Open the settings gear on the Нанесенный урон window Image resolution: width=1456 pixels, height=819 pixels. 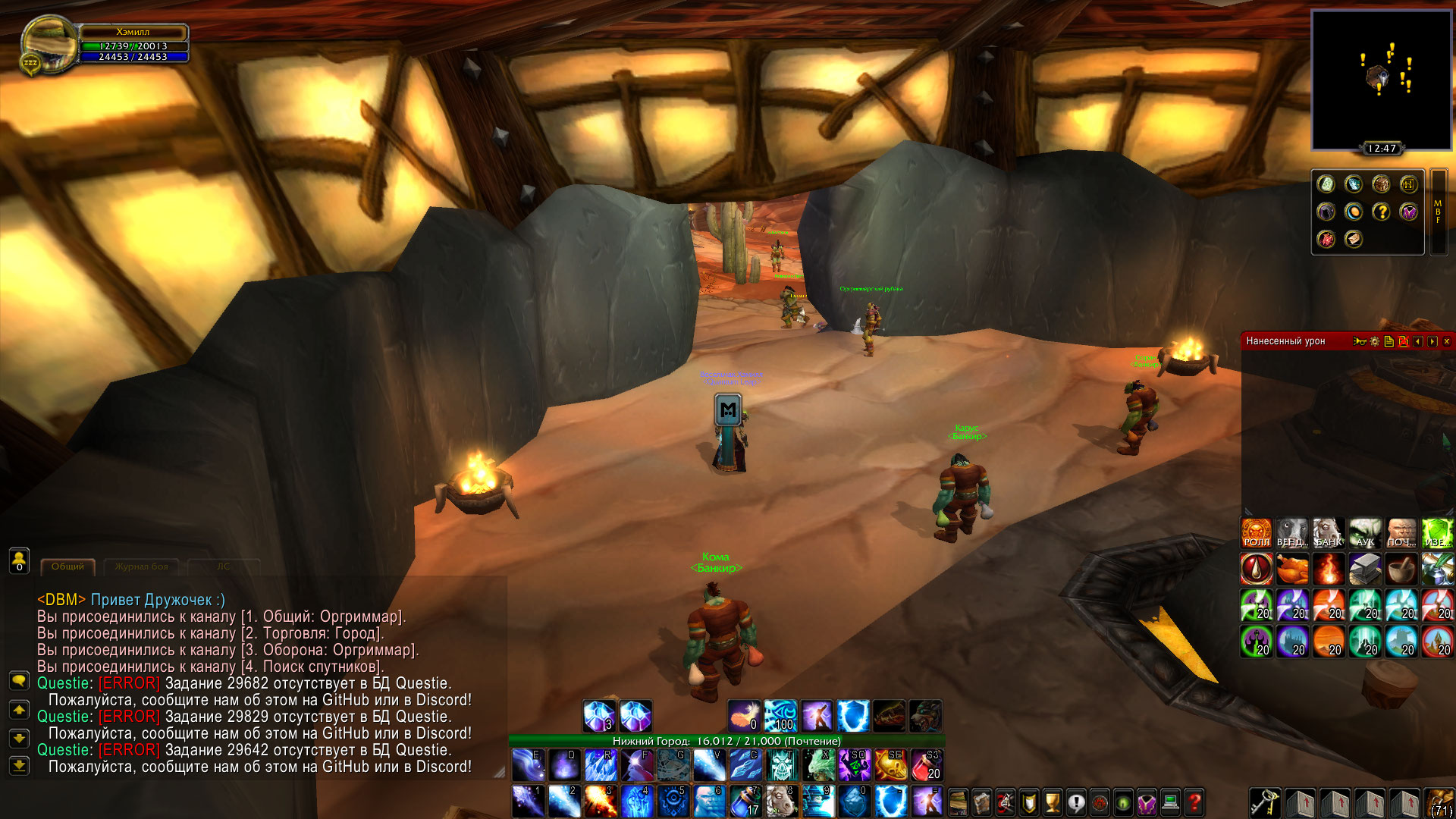[x=1374, y=341]
